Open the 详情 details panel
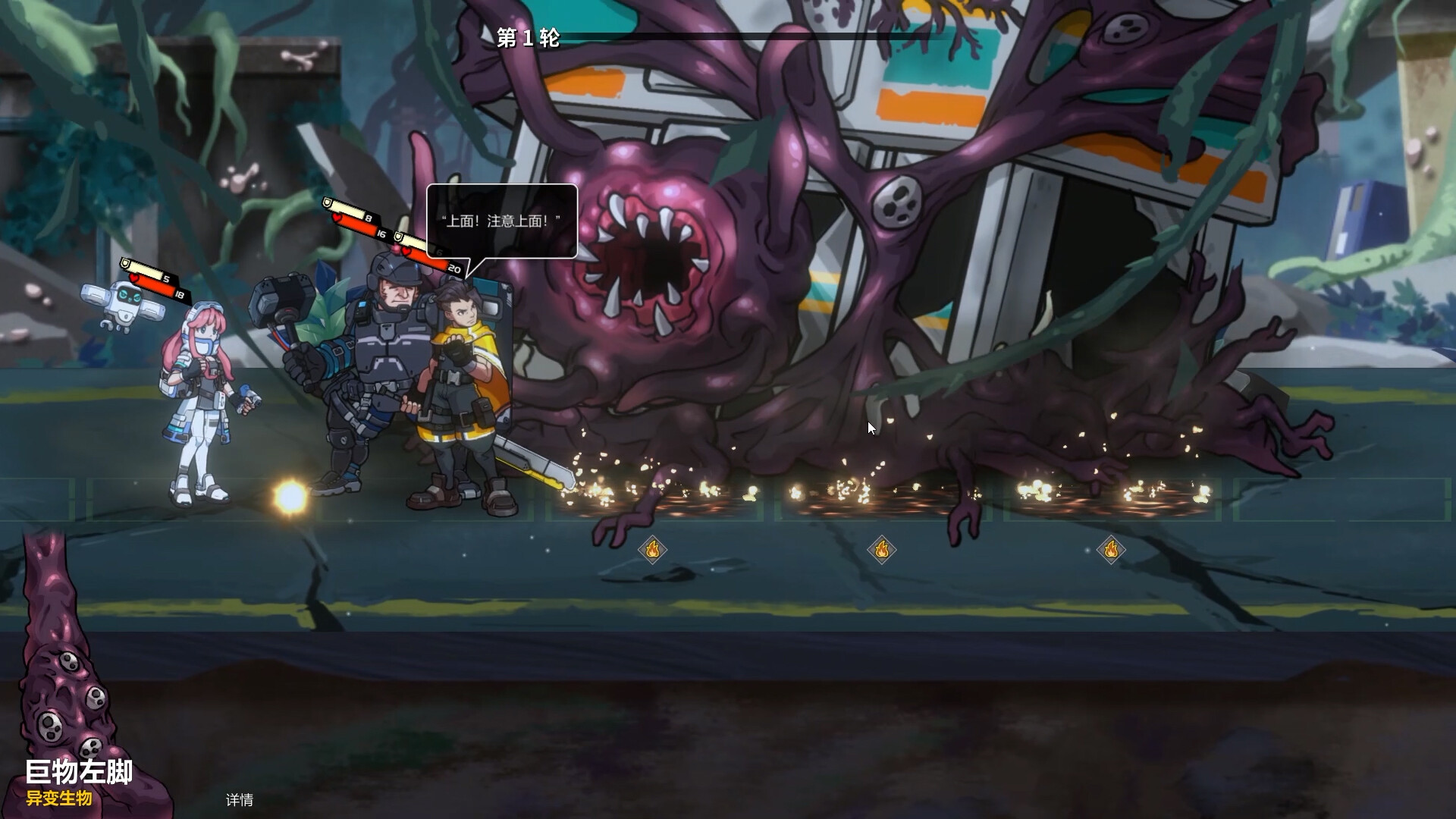This screenshot has height=819, width=1456. point(238,800)
